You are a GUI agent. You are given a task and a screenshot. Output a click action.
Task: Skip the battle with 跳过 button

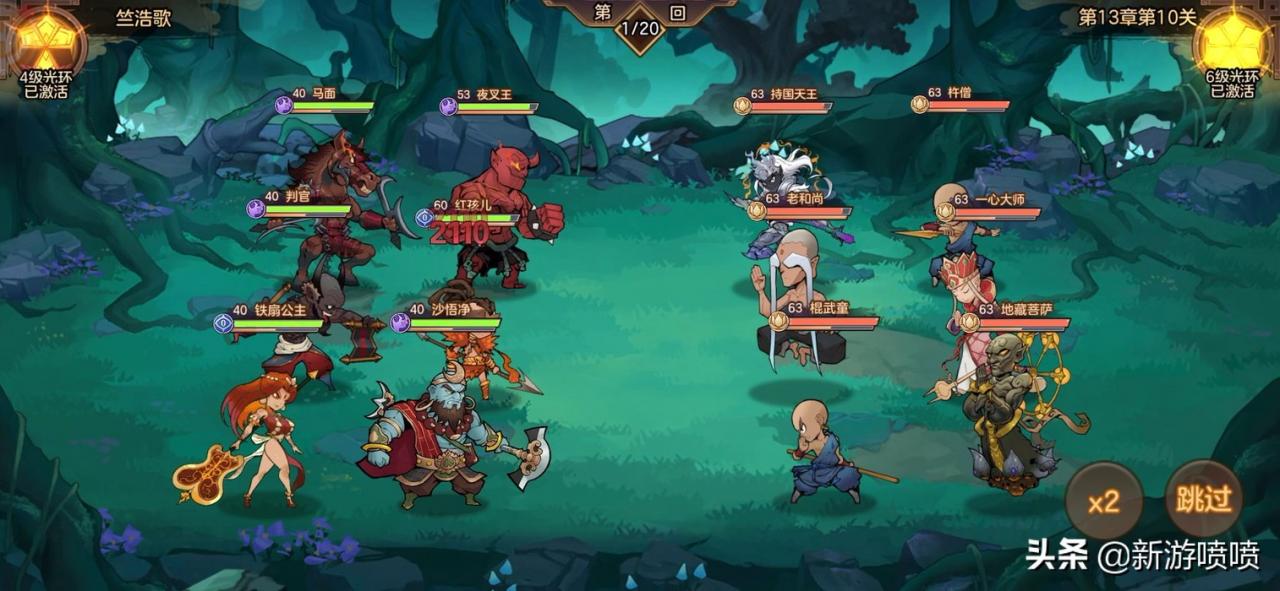coord(1204,499)
